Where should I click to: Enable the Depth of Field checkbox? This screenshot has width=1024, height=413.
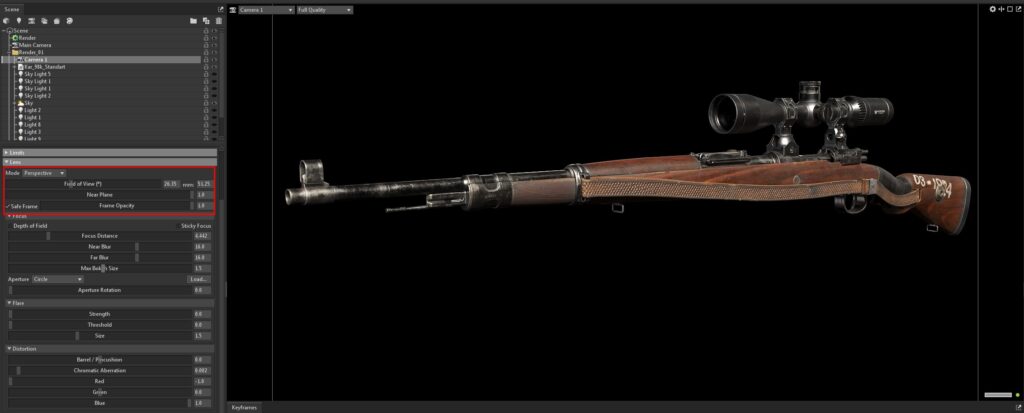click(x=9, y=226)
